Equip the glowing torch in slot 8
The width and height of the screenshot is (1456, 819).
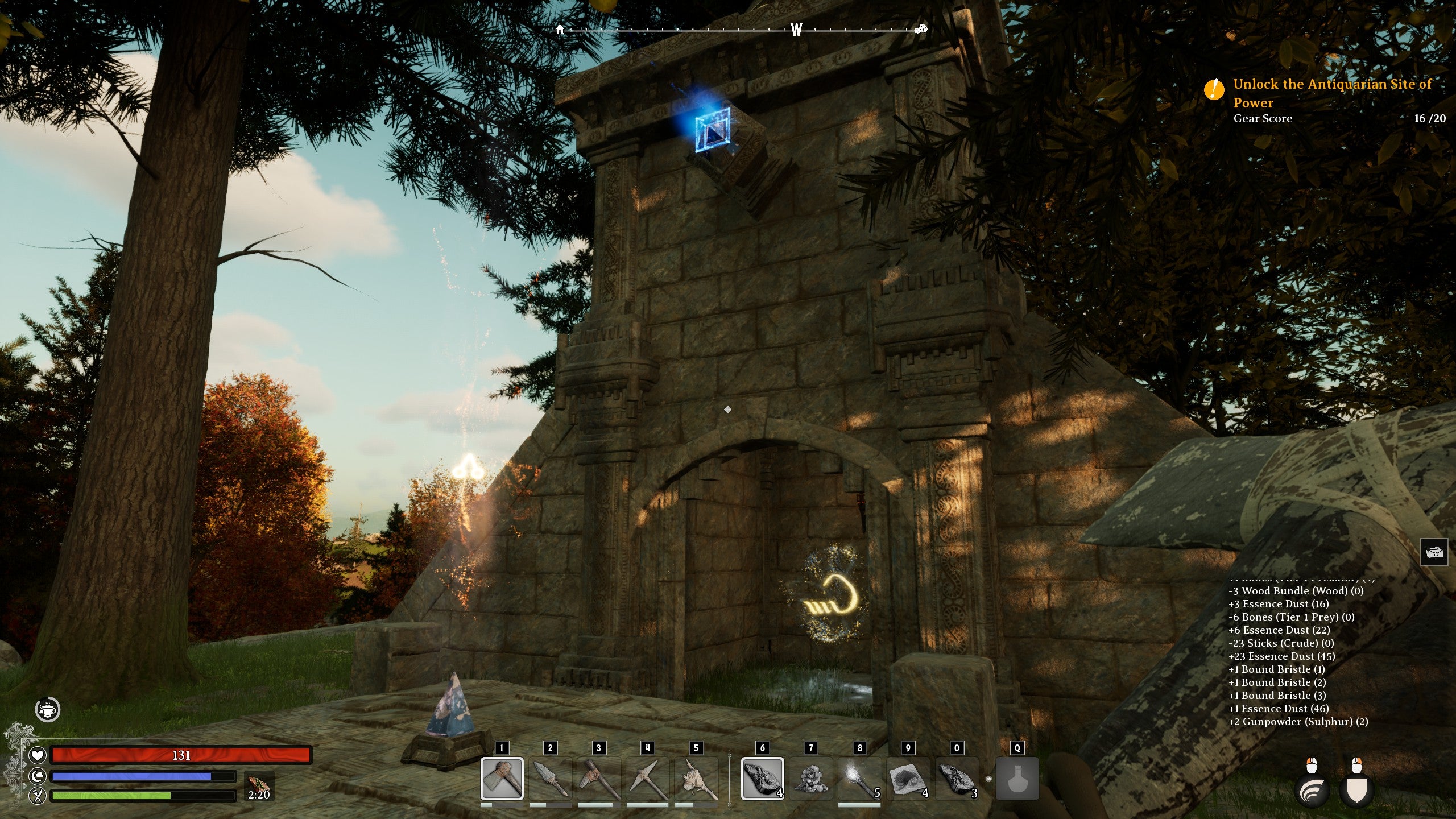tap(859, 778)
